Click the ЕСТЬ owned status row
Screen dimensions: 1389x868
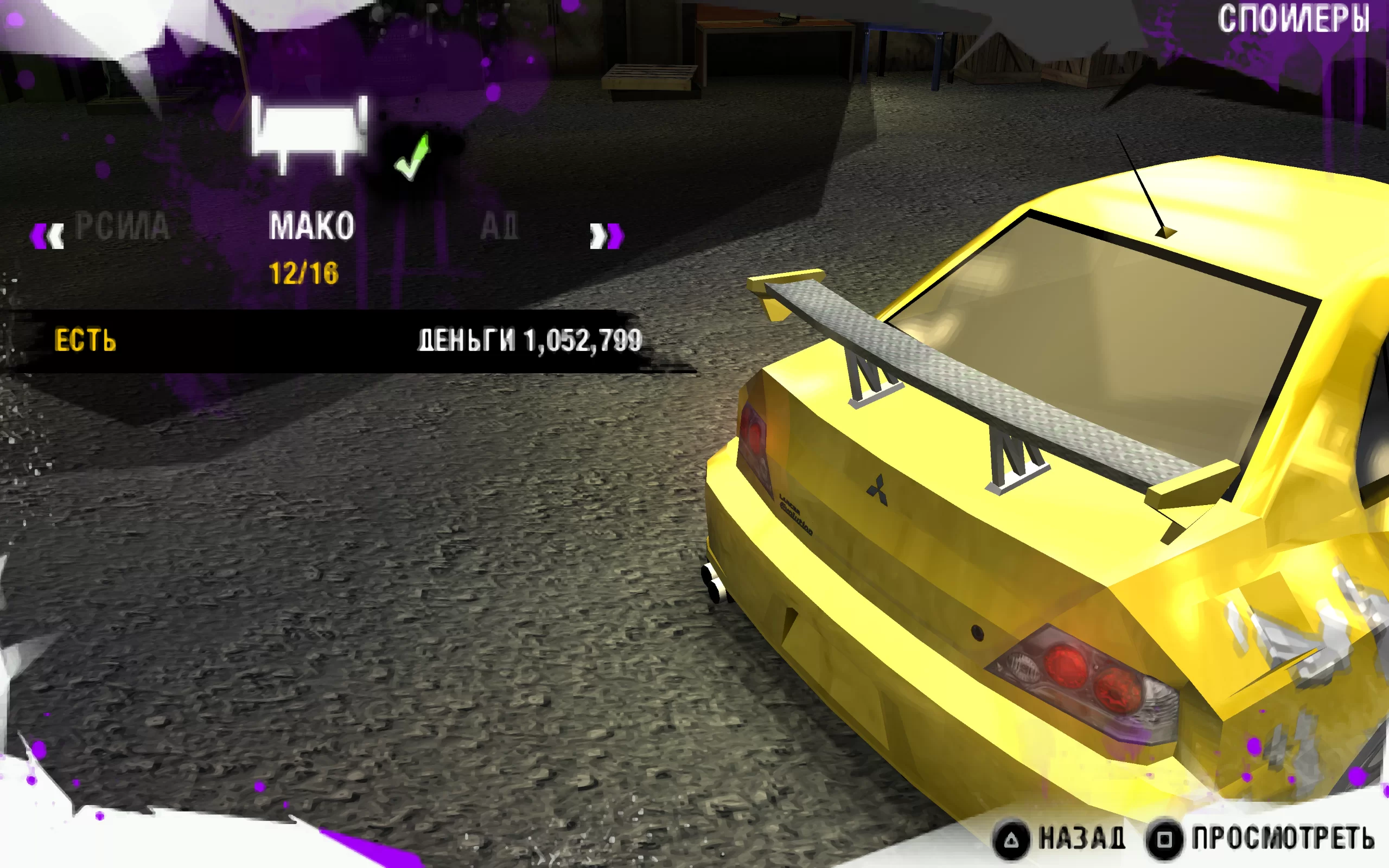pyautogui.click(x=86, y=341)
